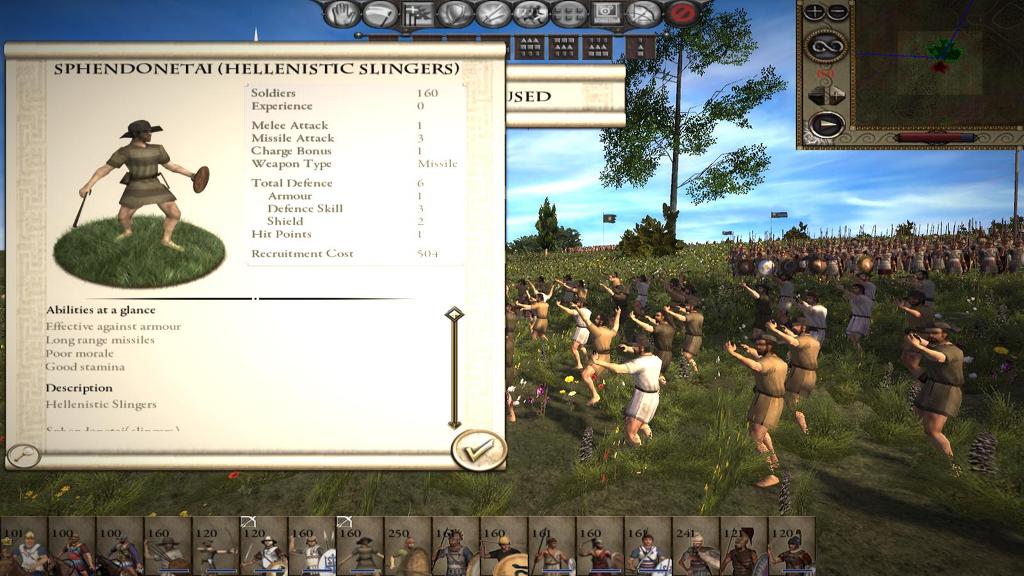Screen dimensions: 1024x576
Task: Click the camera view button in top toolbar
Action: tap(607, 14)
